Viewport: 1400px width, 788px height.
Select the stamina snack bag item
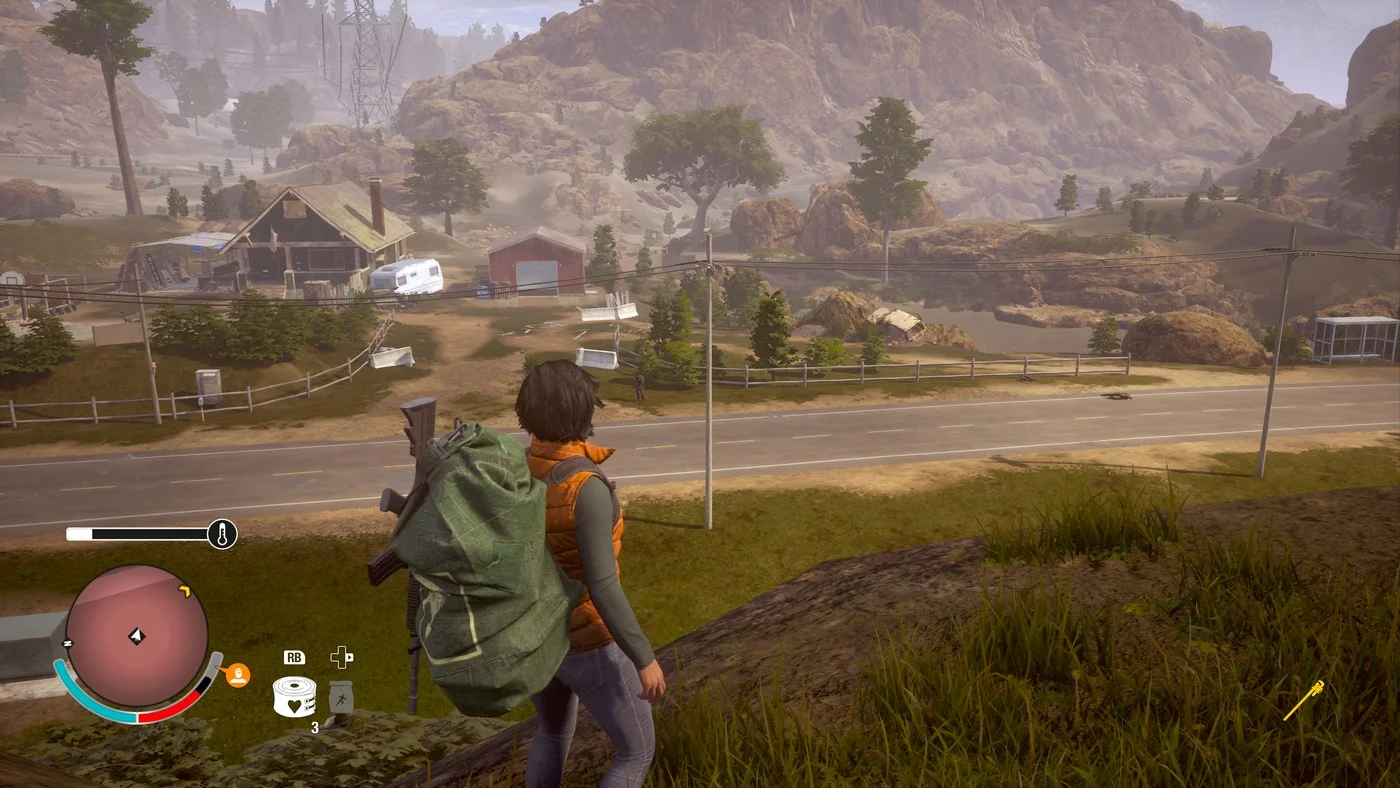coord(342,695)
